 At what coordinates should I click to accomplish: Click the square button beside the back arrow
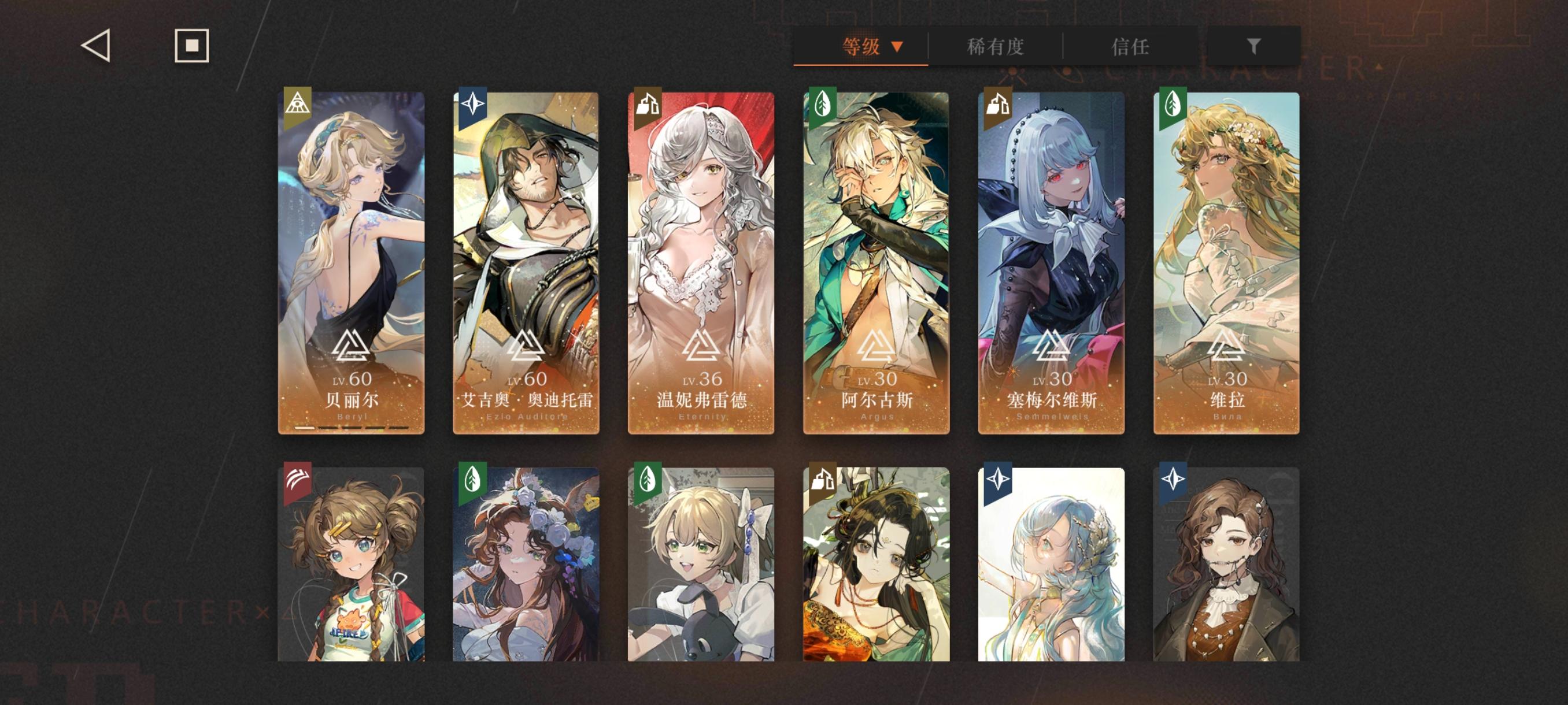tap(191, 45)
